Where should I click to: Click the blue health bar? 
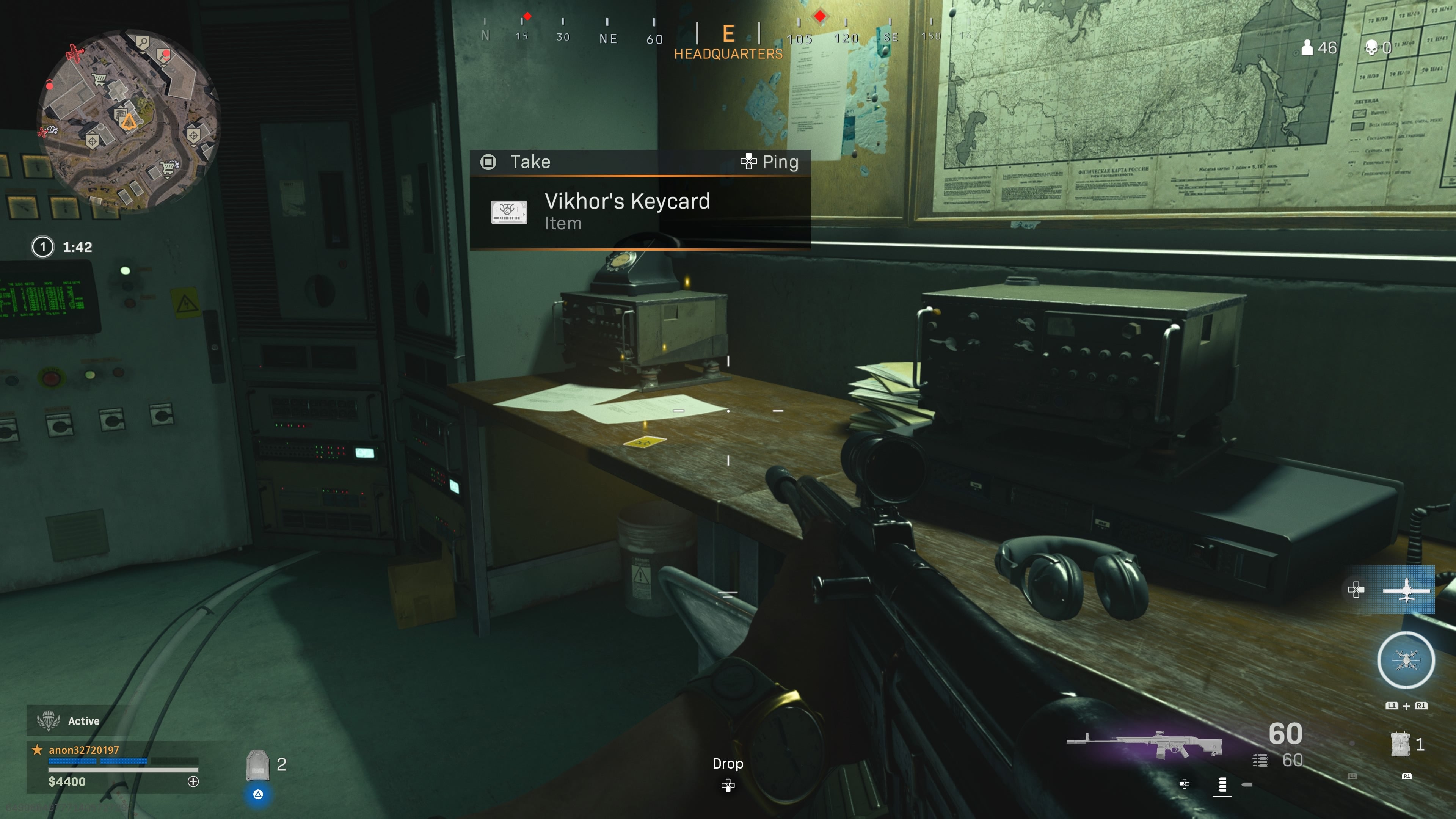(x=96, y=761)
